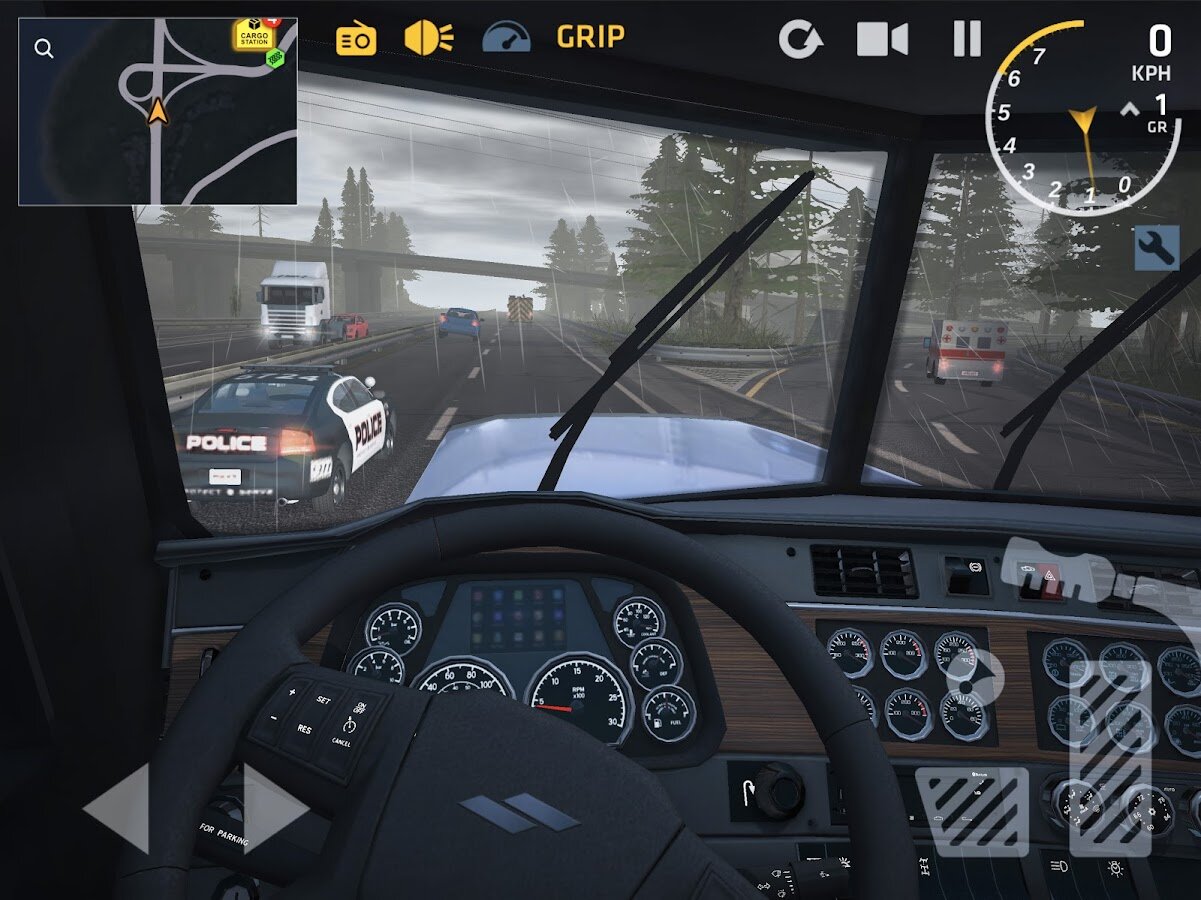Steer right with the right arrow
The height and width of the screenshot is (900, 1201).
[x=275, y=808]
